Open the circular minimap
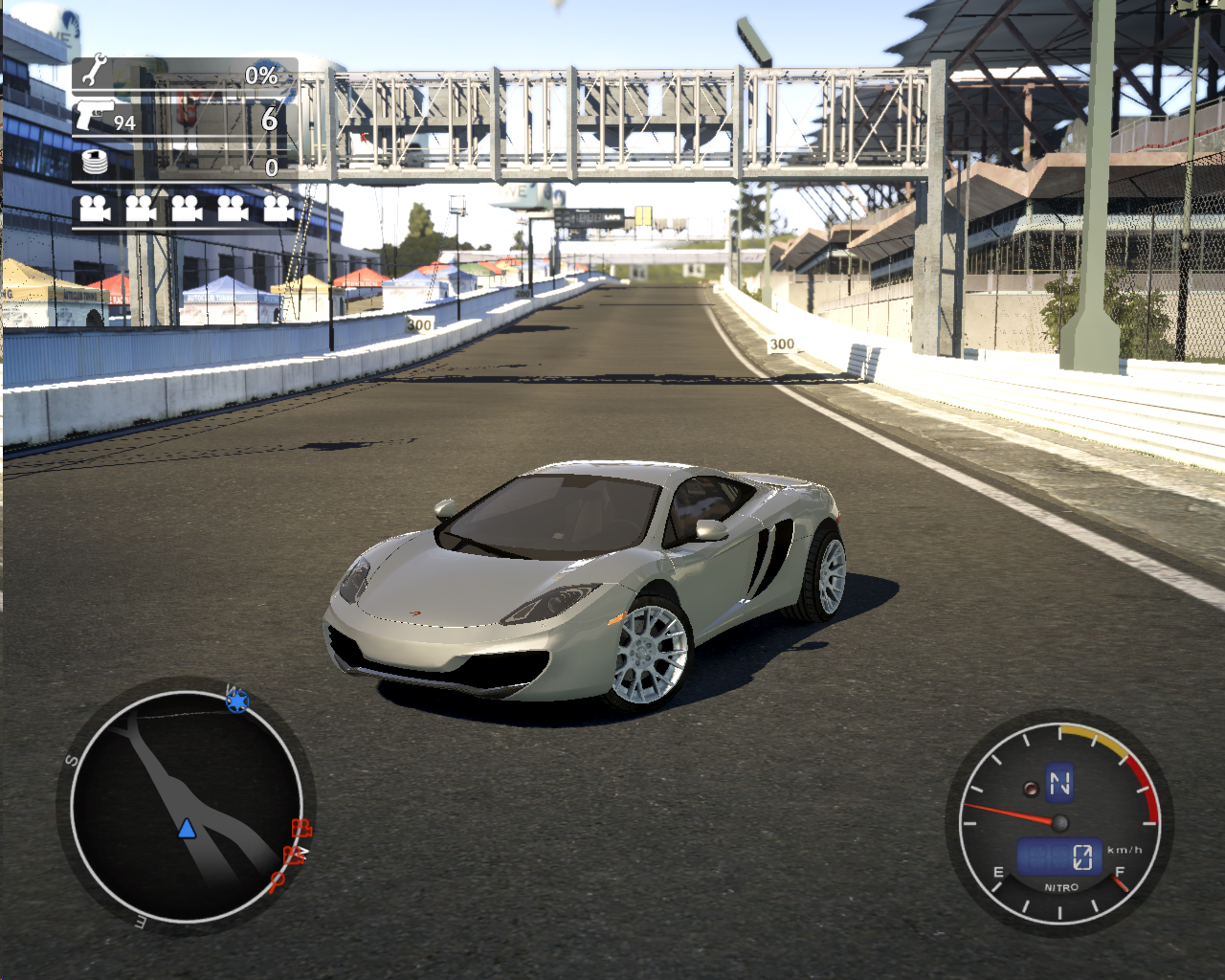1225x980 pixels. pyautogui.click(x=186, y=806)
